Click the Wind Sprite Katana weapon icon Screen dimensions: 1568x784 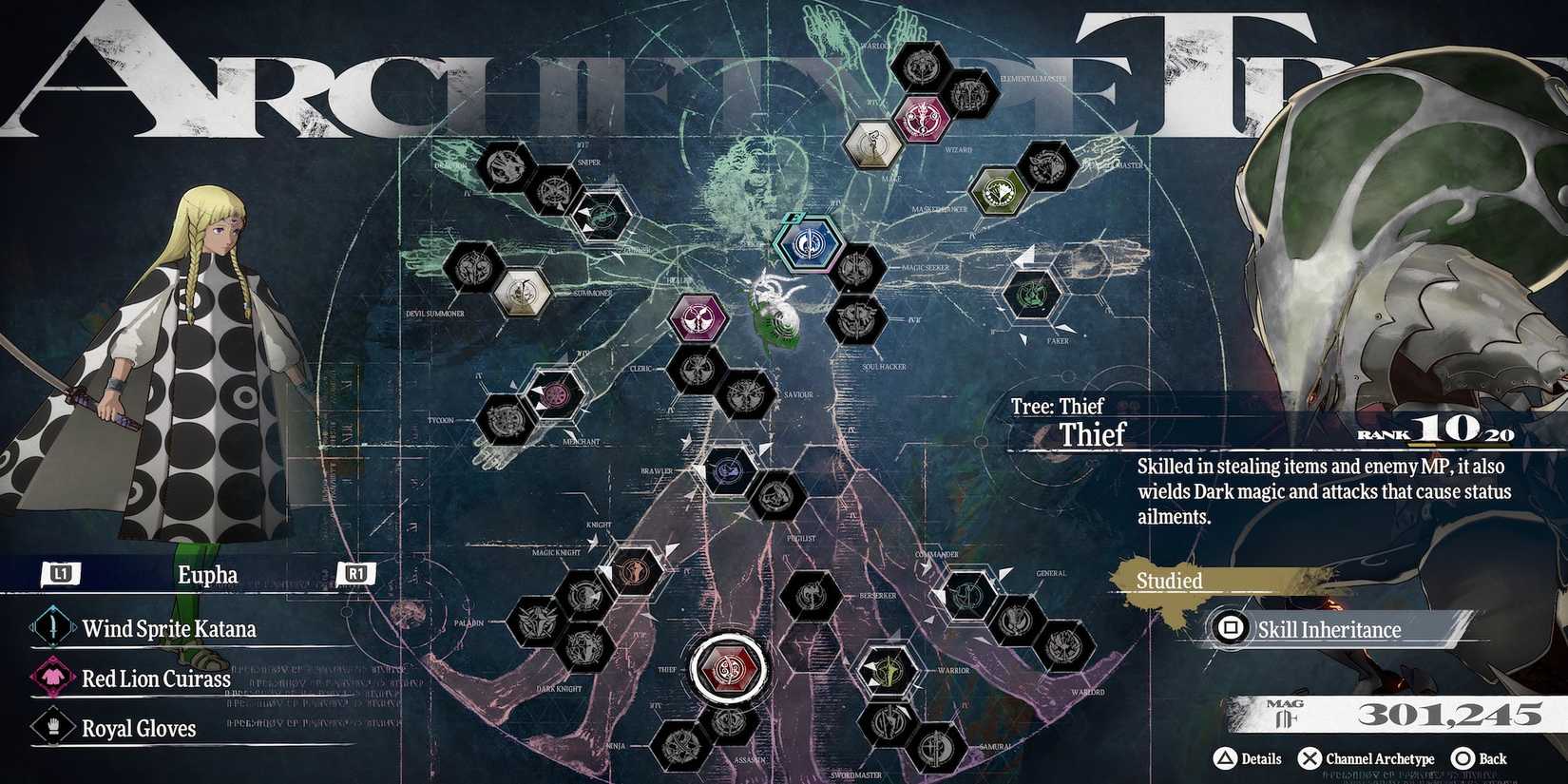tap(51, 628)
